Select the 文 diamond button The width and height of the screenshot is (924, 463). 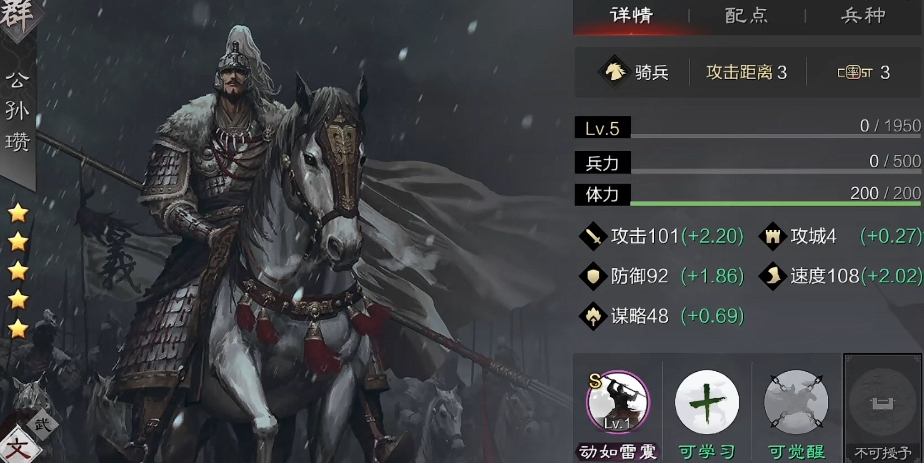point(20,446)
